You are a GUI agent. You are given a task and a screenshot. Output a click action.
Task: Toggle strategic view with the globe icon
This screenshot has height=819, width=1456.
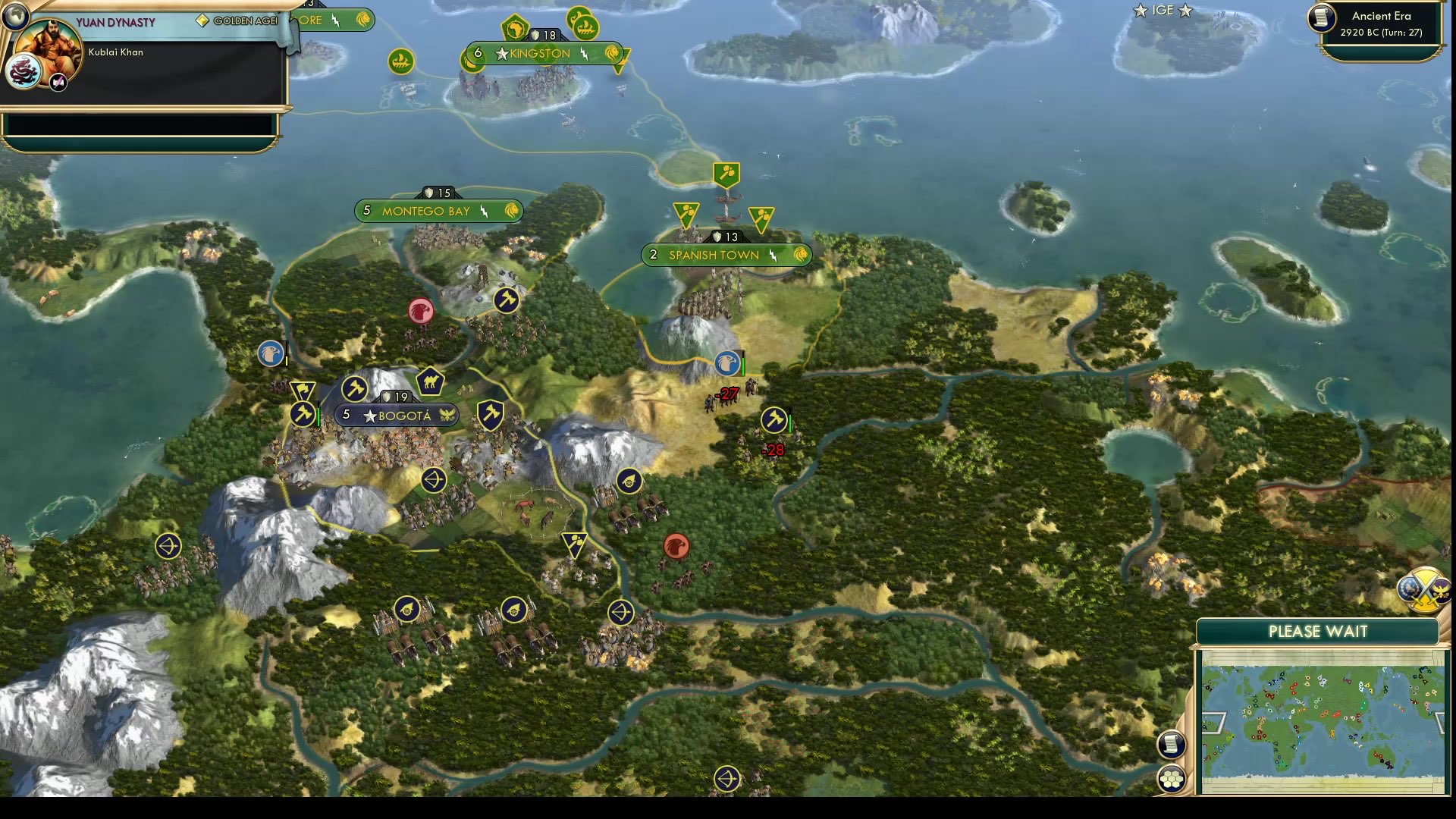pos(15,15)
